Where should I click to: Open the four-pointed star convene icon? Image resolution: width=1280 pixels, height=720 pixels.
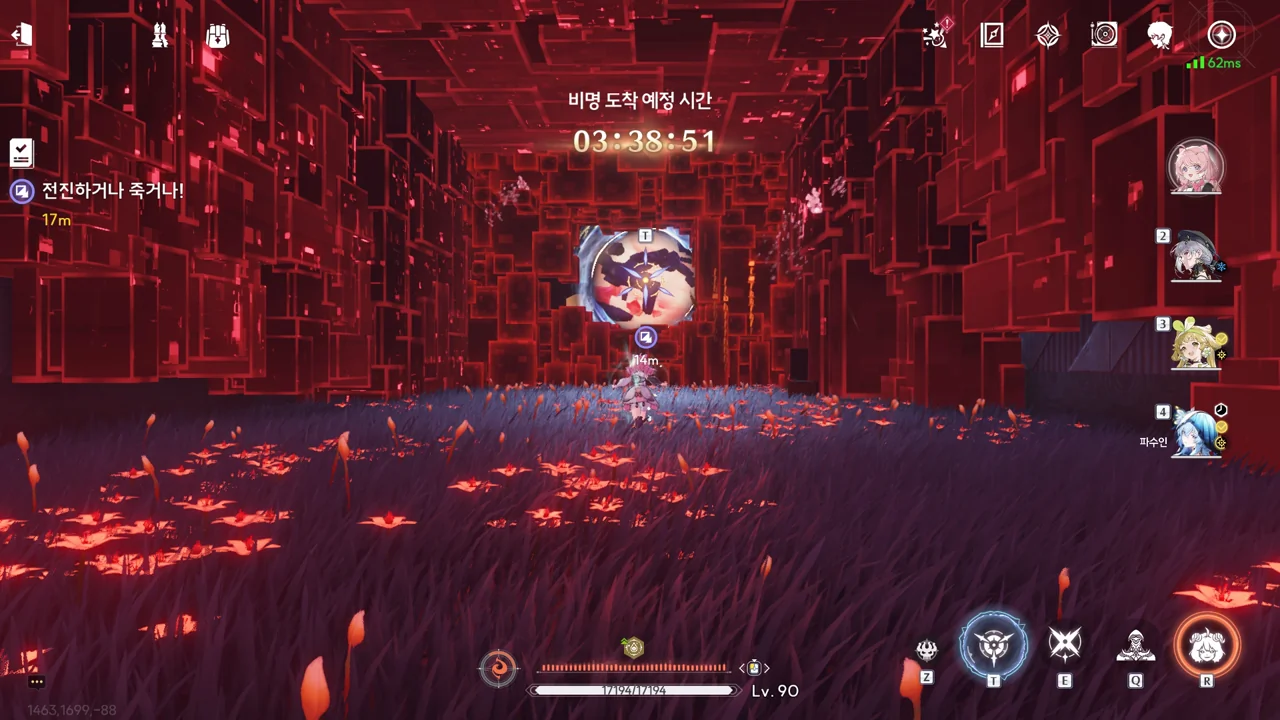pyautogui.click(x=1047, y=35)
